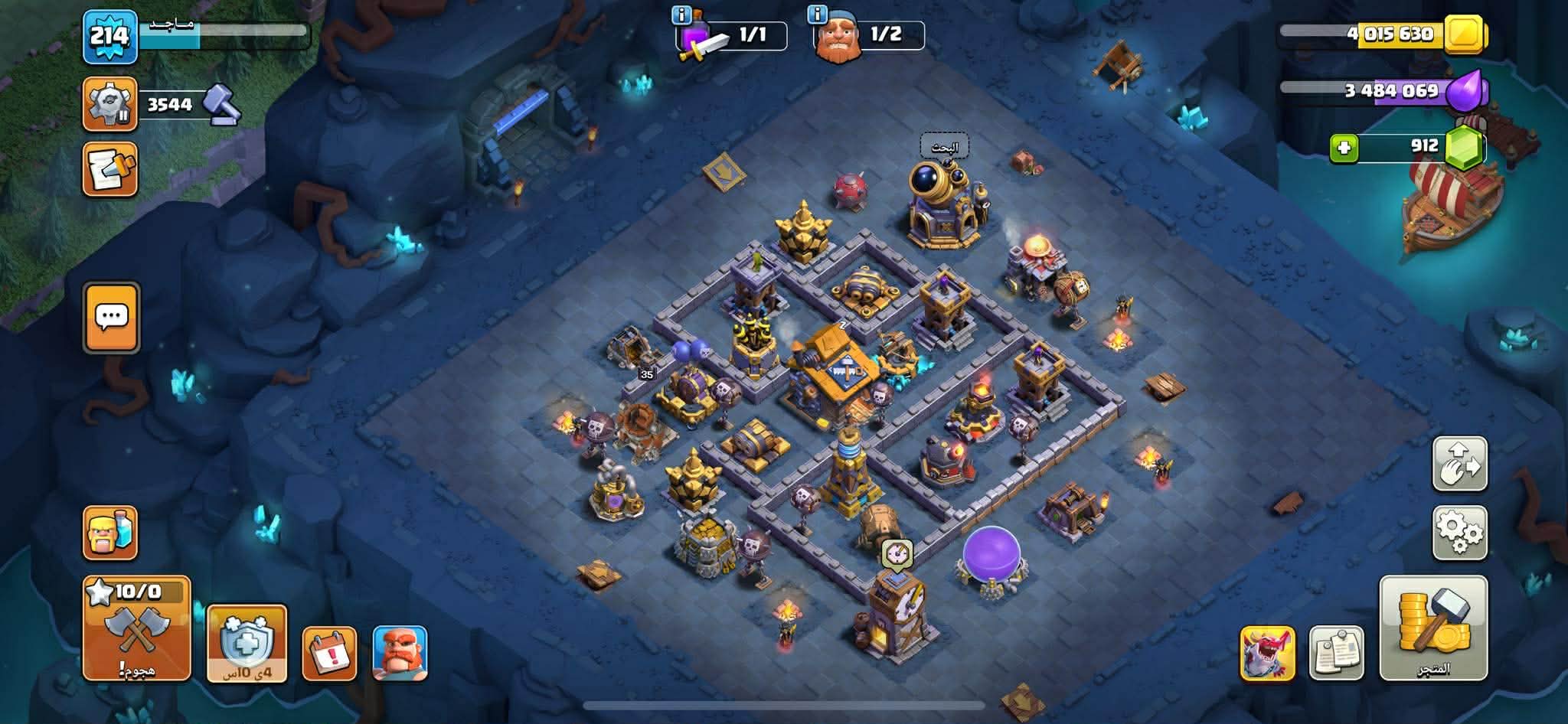Tap the Star Laboratory research bubble
Screen dimensions: 1568x724
point(944,147)
